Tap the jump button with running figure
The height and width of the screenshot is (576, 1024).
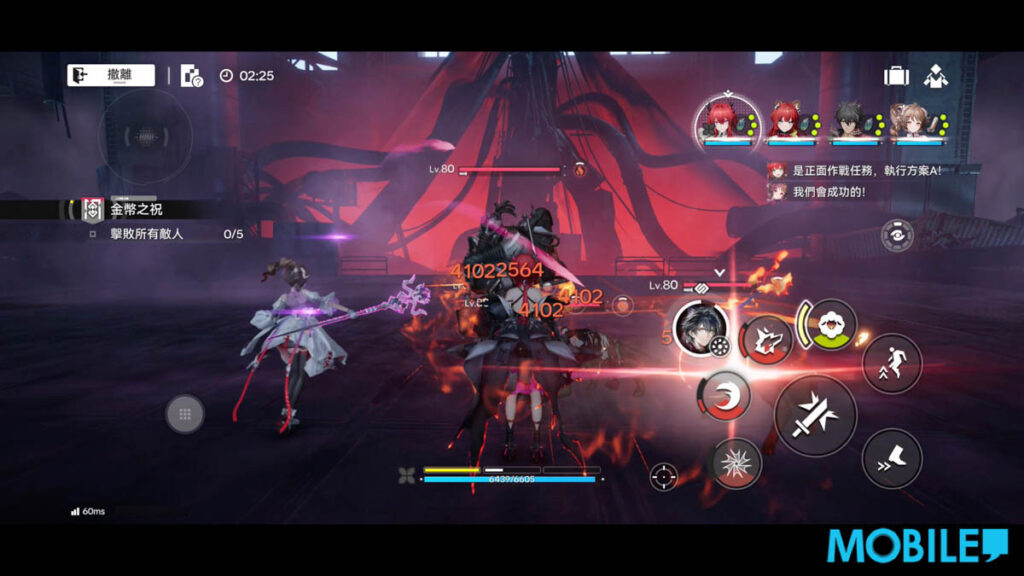[x=891, y=364]
